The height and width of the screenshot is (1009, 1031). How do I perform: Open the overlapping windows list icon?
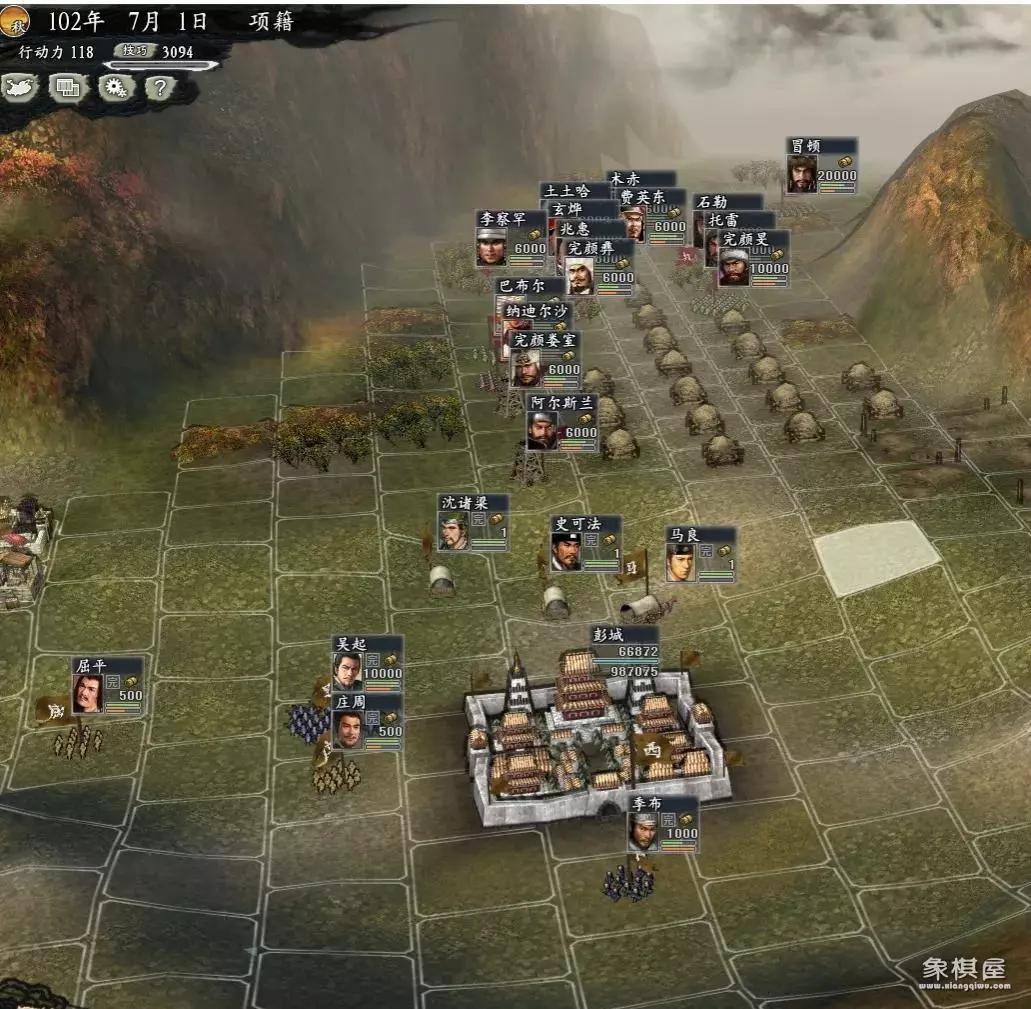pyautogui.click(x=68, y=88)
